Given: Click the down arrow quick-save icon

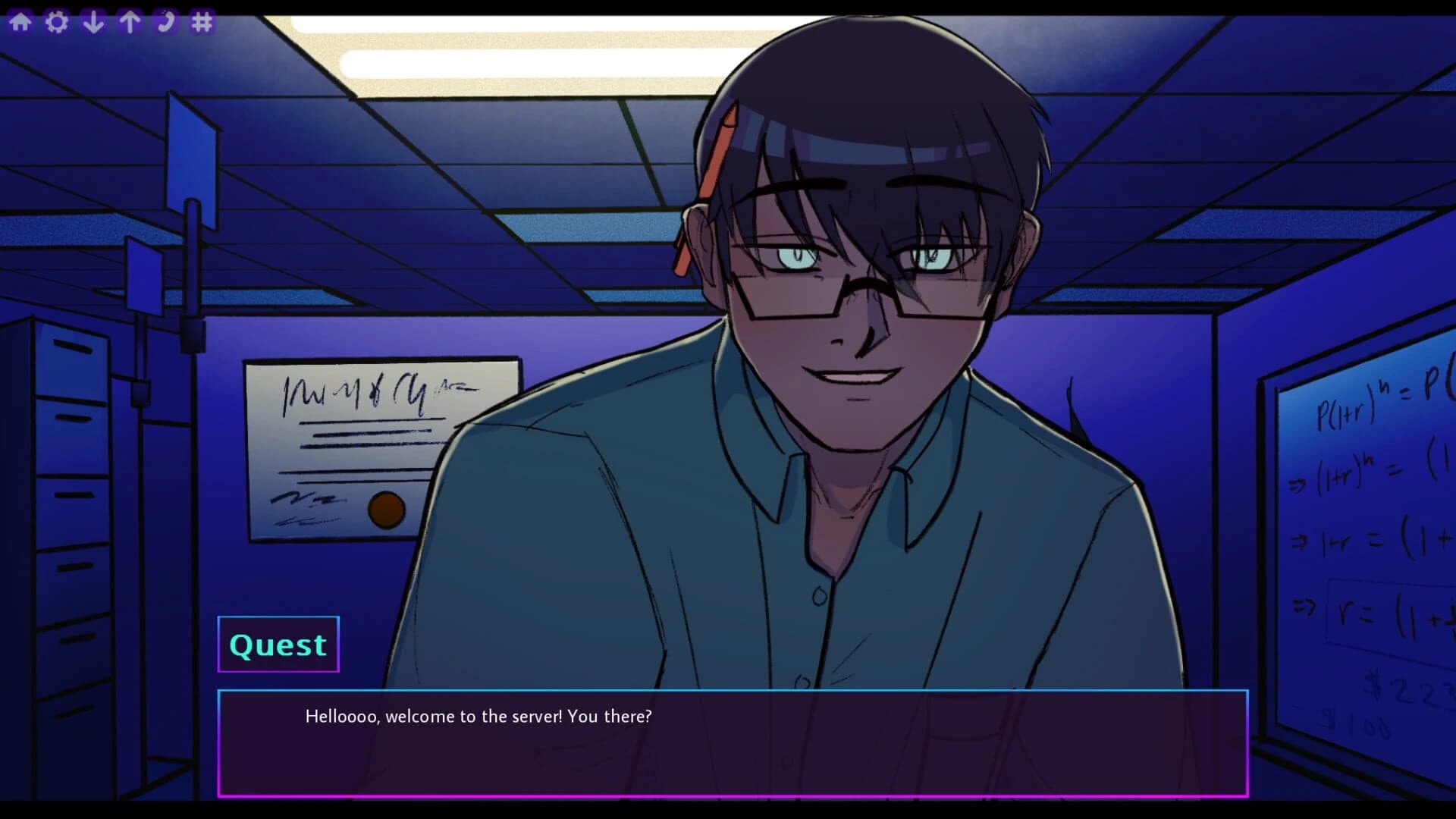Looking at the screenshot, I should (93, 20).
